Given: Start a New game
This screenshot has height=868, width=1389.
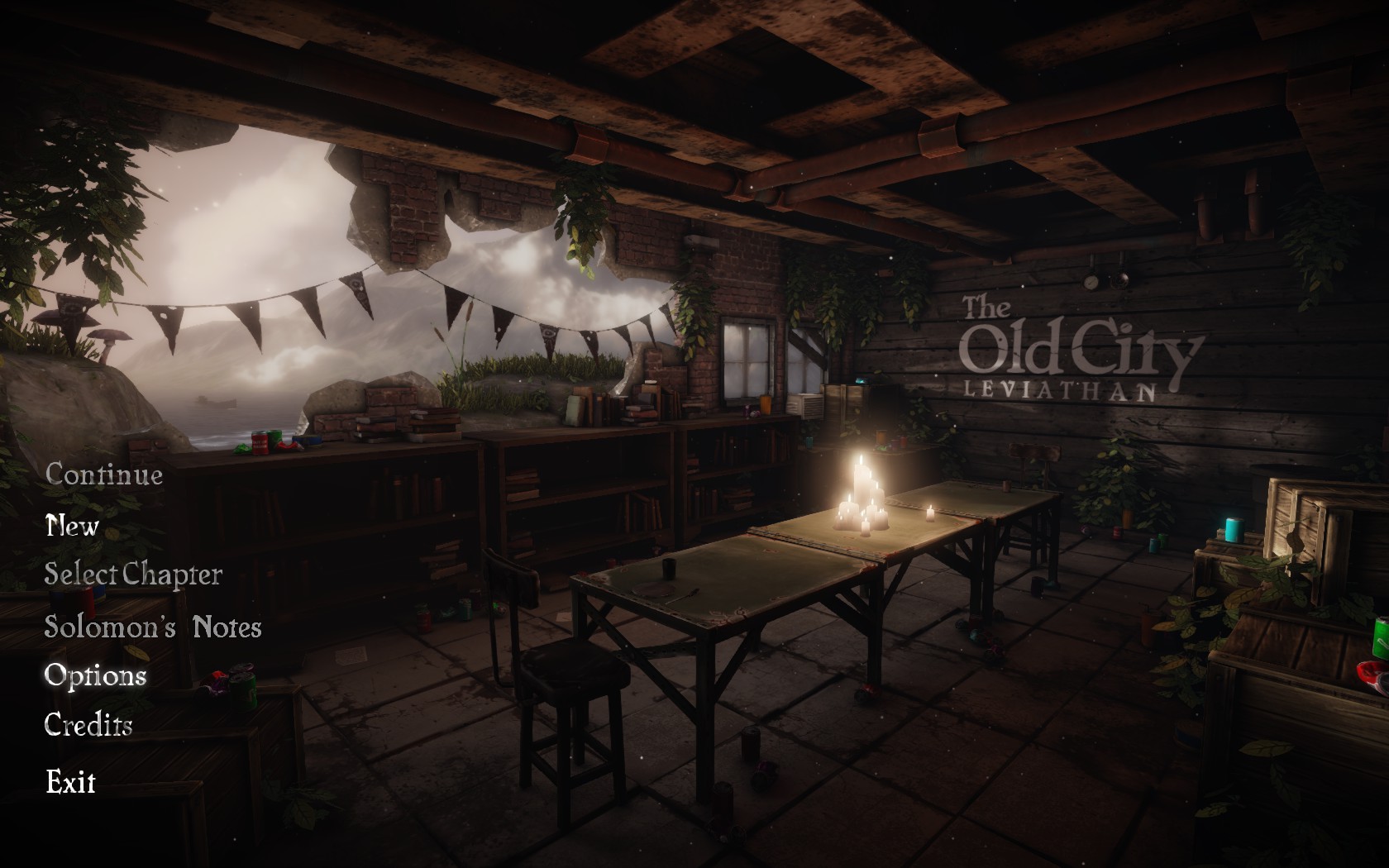Looking at the screenshot, I should pos(73,526).
